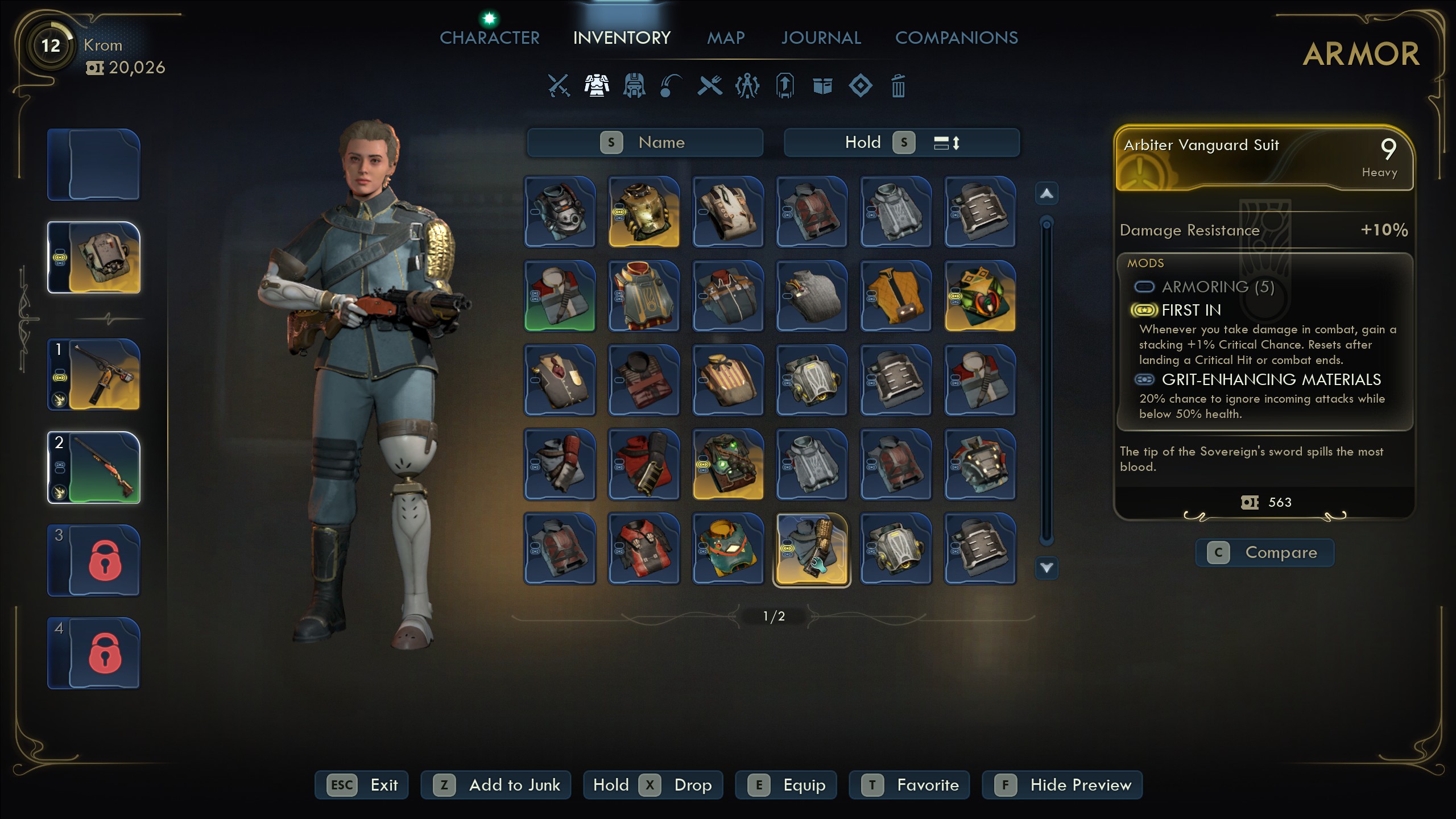Screen dimensions: 1456x819
Task: Open the Hold sort option
Action: pos(864,143)
